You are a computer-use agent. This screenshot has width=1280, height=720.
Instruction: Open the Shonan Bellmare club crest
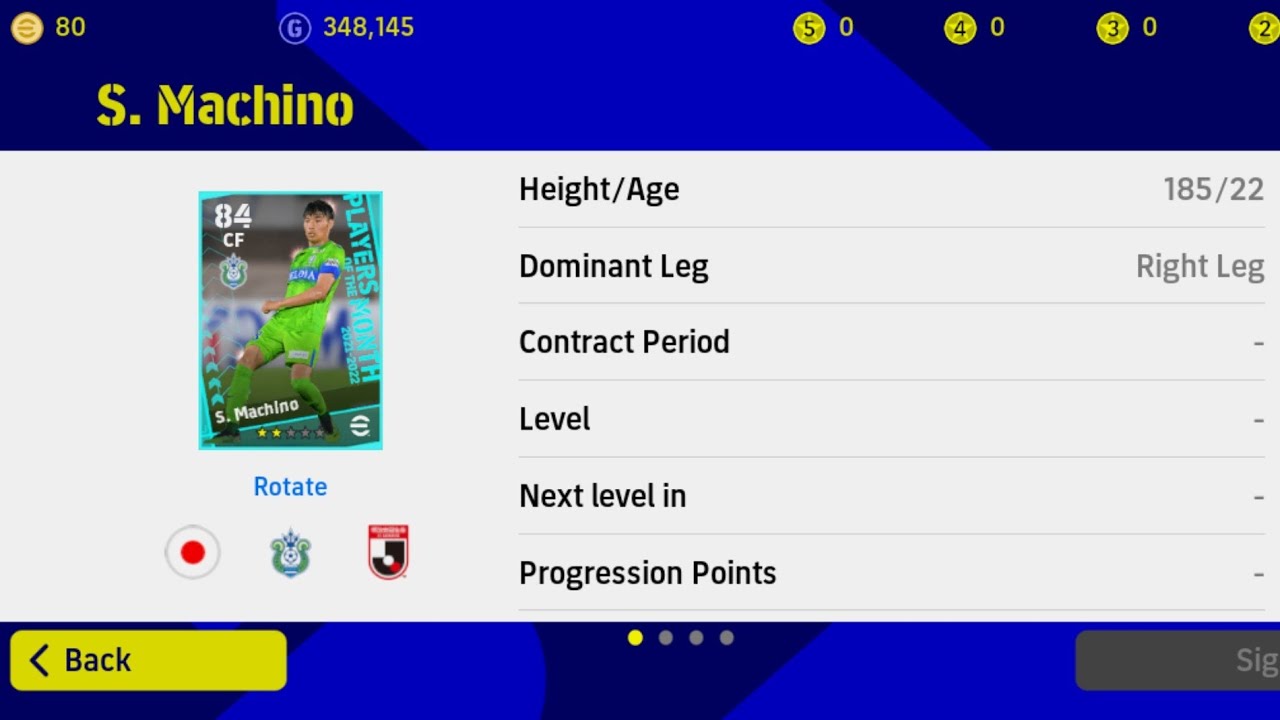point(290,553)
